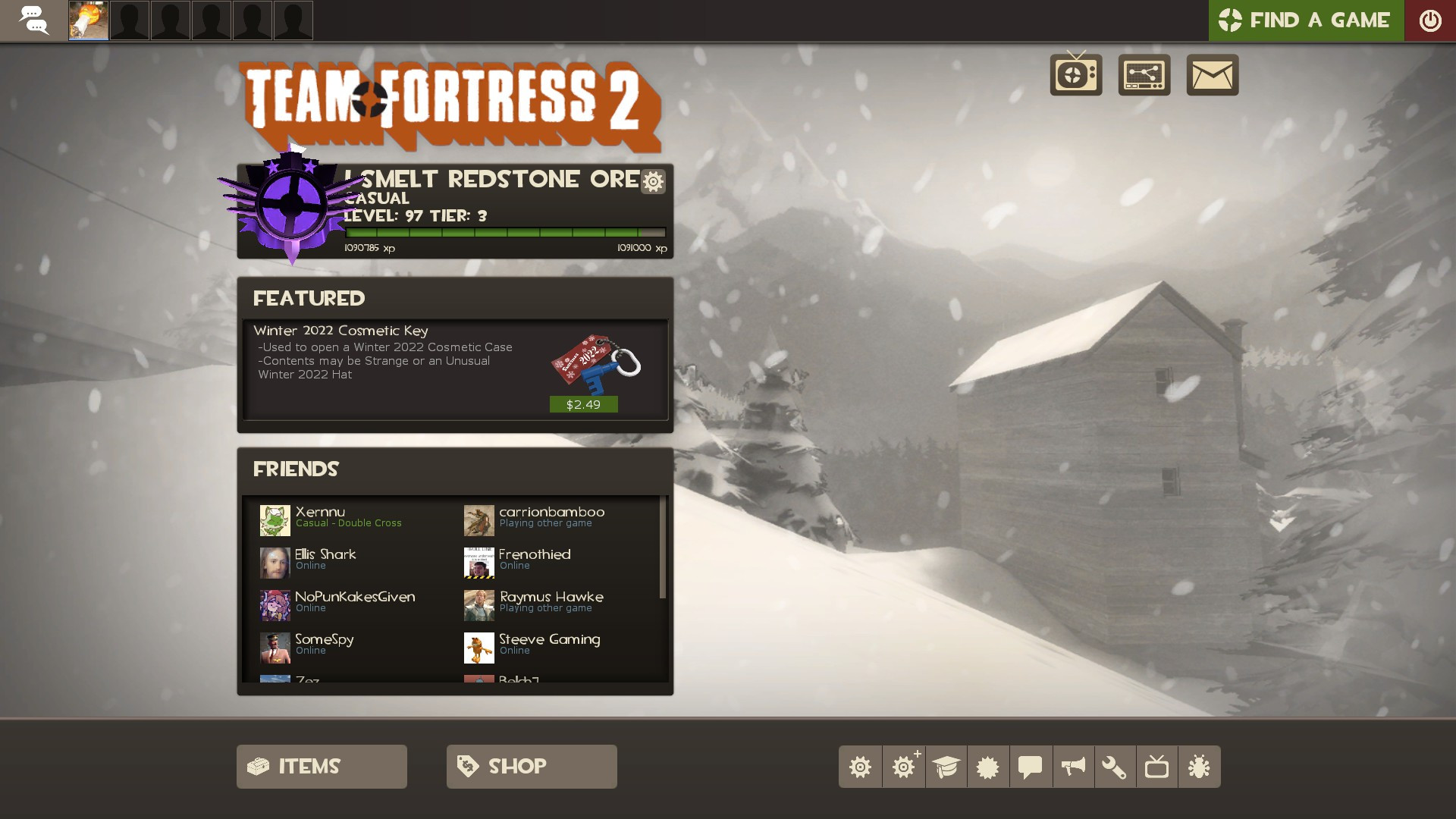Open game settings via gear icon
The width and height of the screenshot is (1456, 819).
(861, 767)
